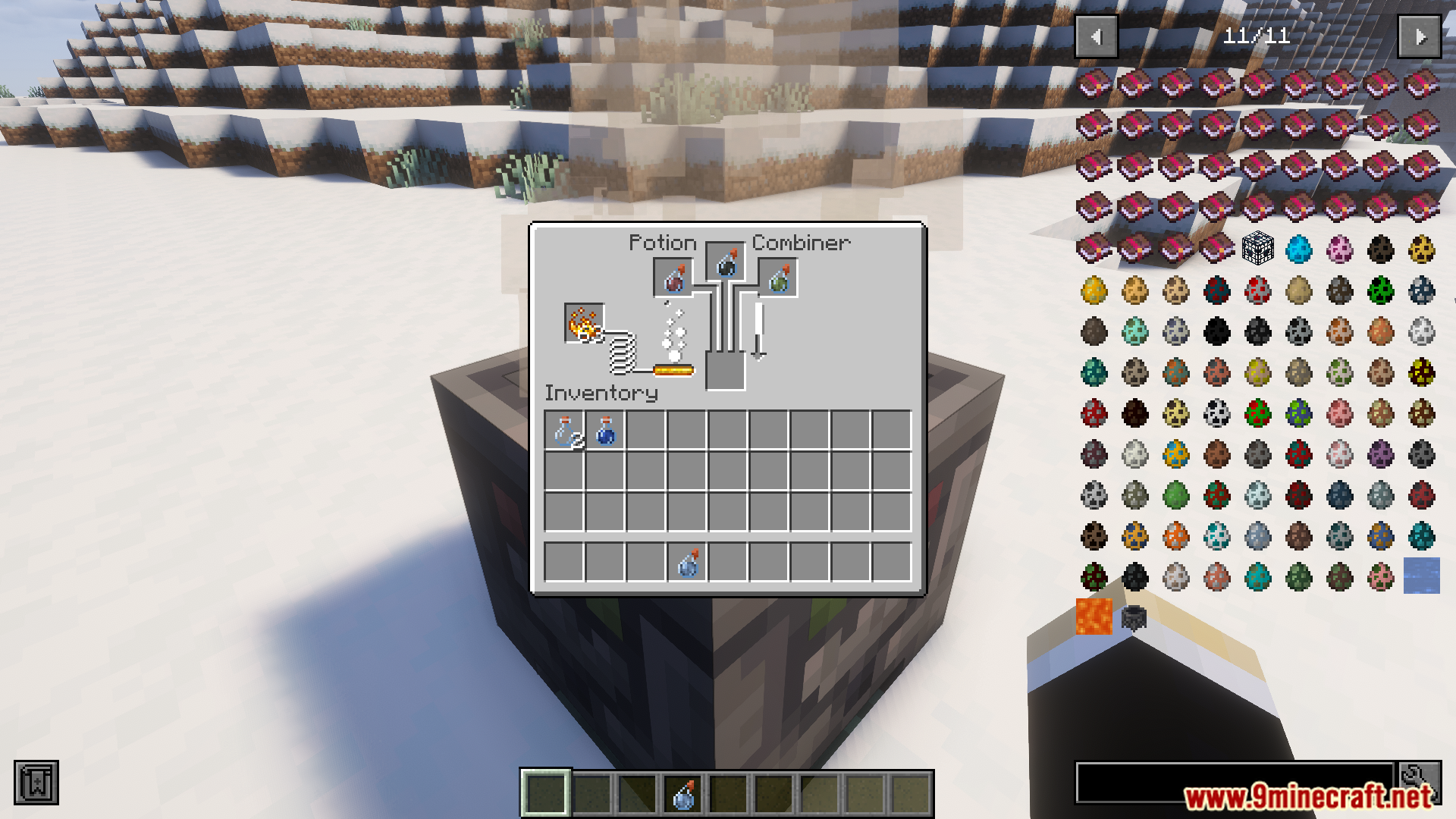Take the dark splash potion from the top slot
Image resolution: width=1456 pixels, height=819 pixels.
coord(726,262)
